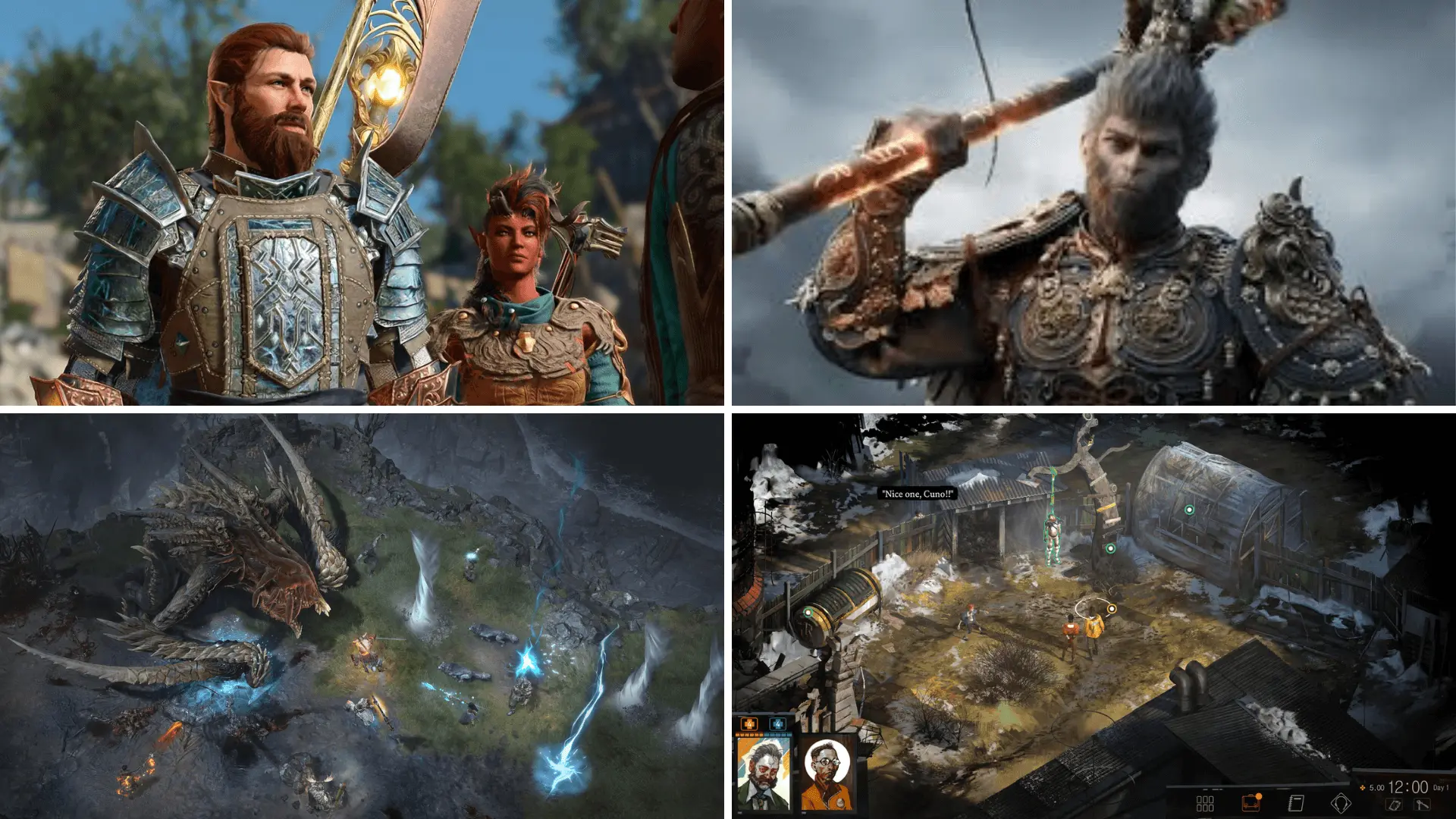Click the orange health segment bar
This screenshot has width=1456, height=819.
tap(750, 735)
